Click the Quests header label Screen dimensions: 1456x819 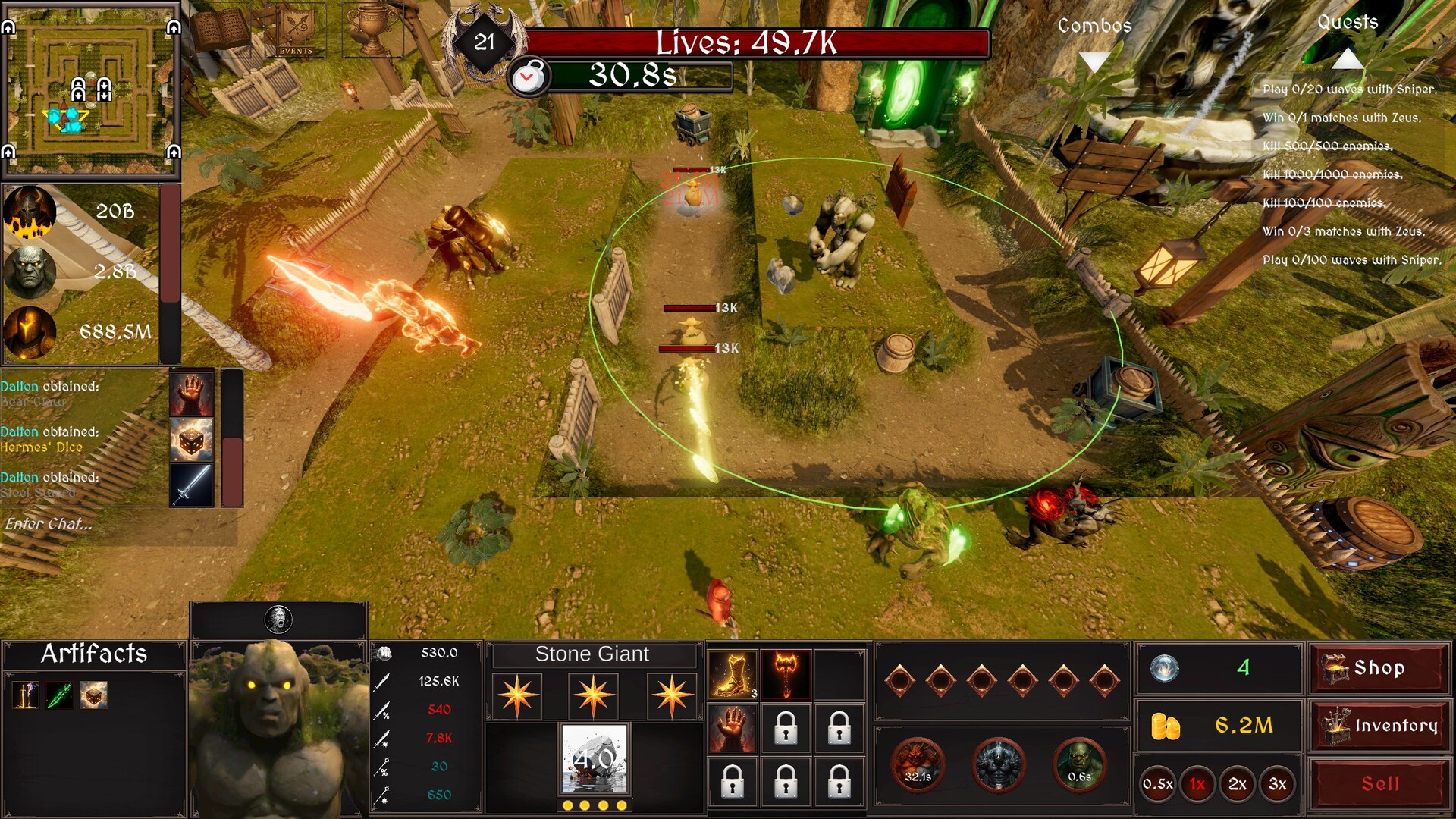click(x=1347, y=23)
